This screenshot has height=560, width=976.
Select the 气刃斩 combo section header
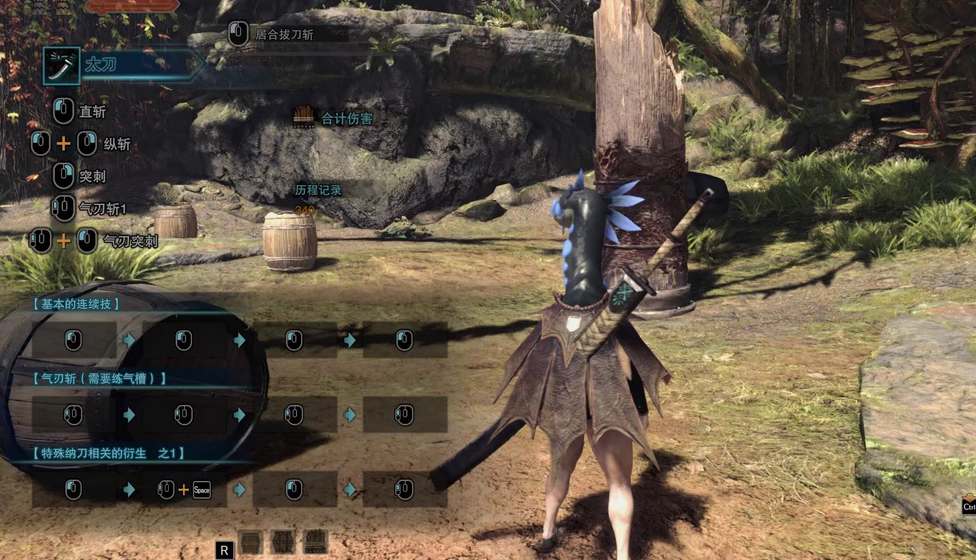click(x=99, y=378)
